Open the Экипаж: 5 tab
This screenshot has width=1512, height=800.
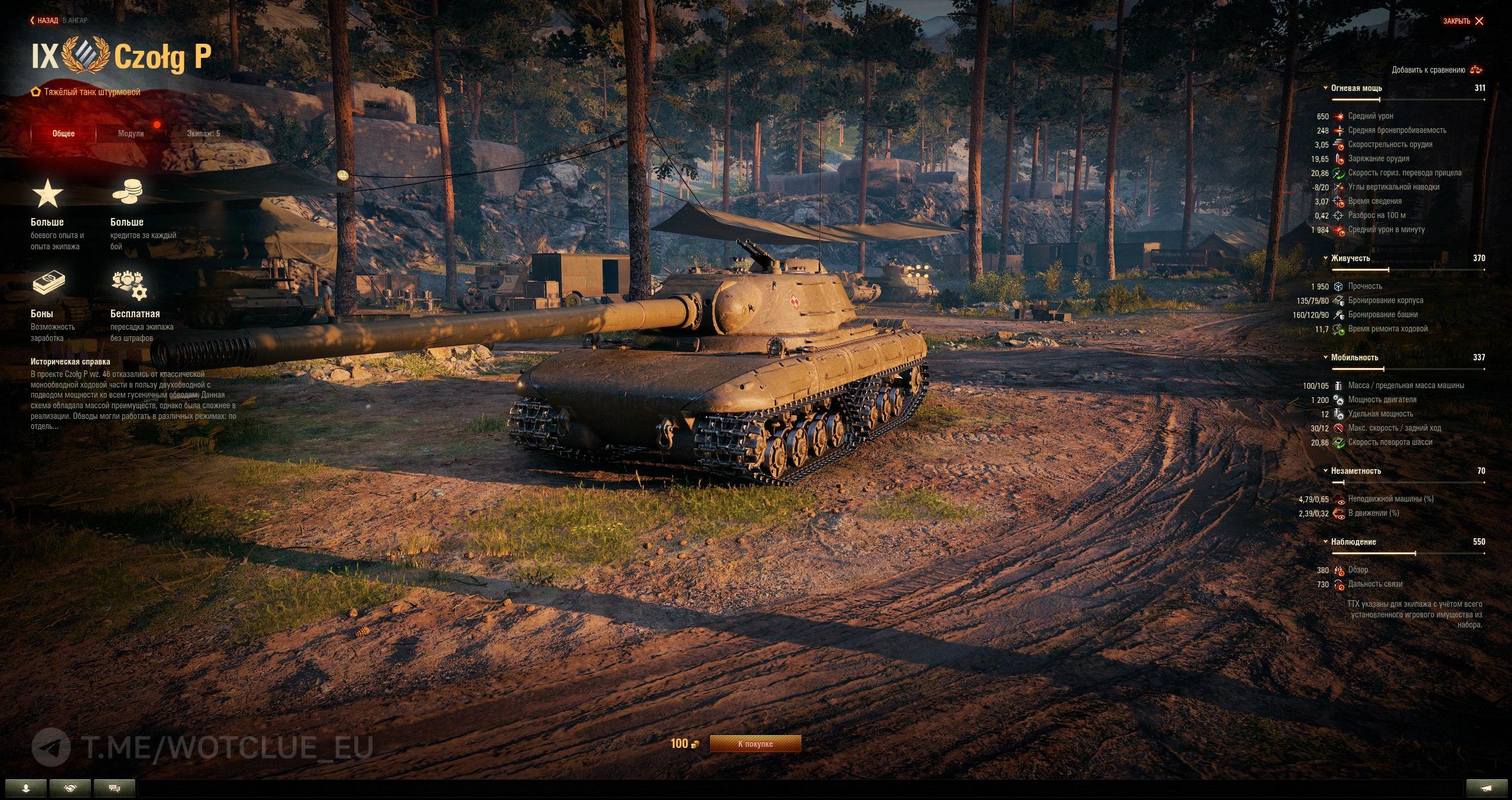(203, 134)
